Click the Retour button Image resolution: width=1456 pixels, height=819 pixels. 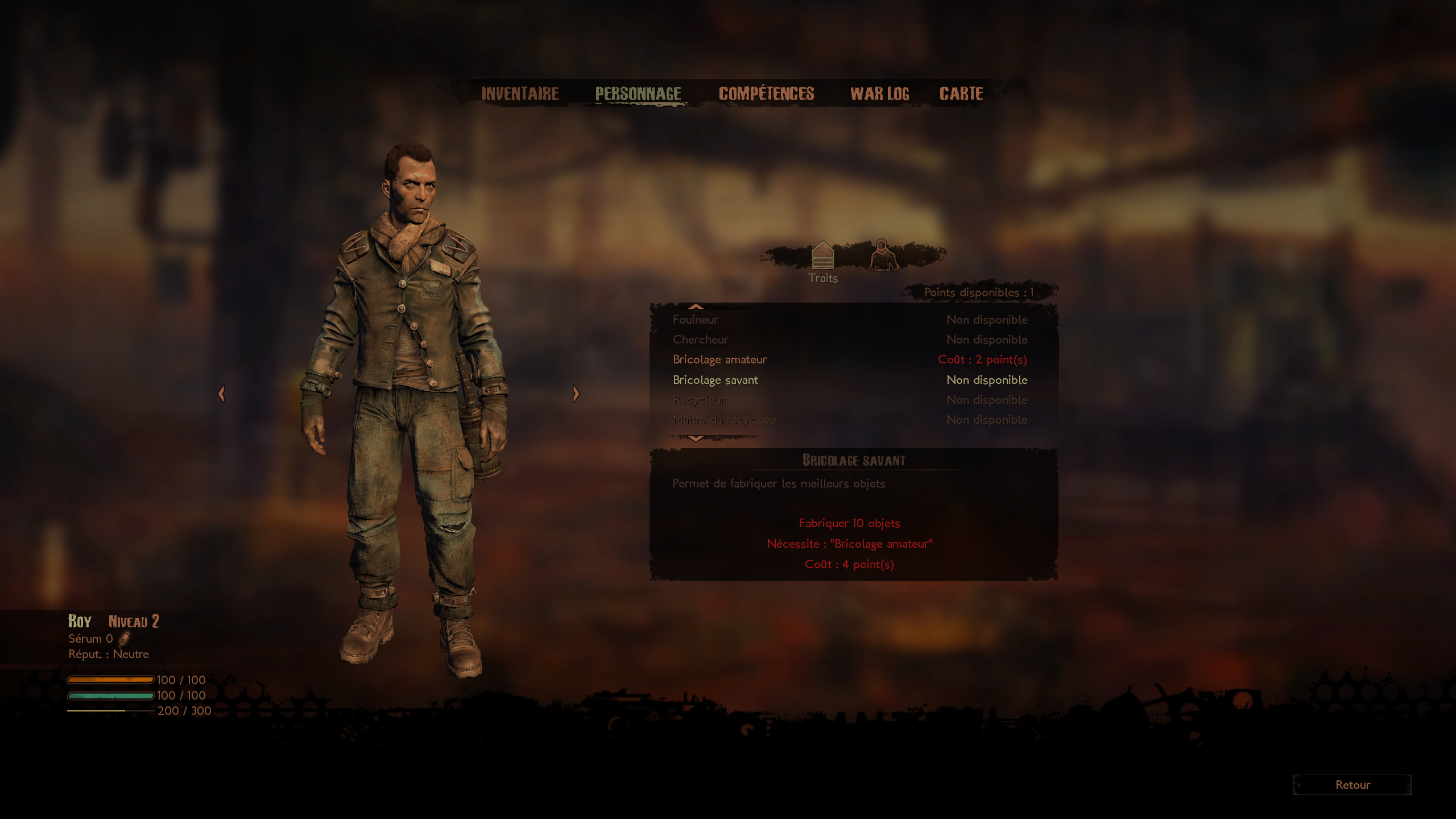[1352, 785]
